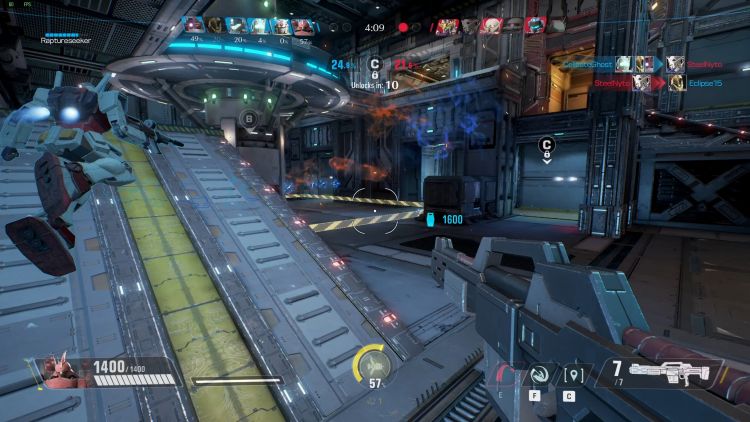Open your red mobile suit portrait
This screenshot has height=422, width=750.
pyautogui.click(x=64, y=371)
